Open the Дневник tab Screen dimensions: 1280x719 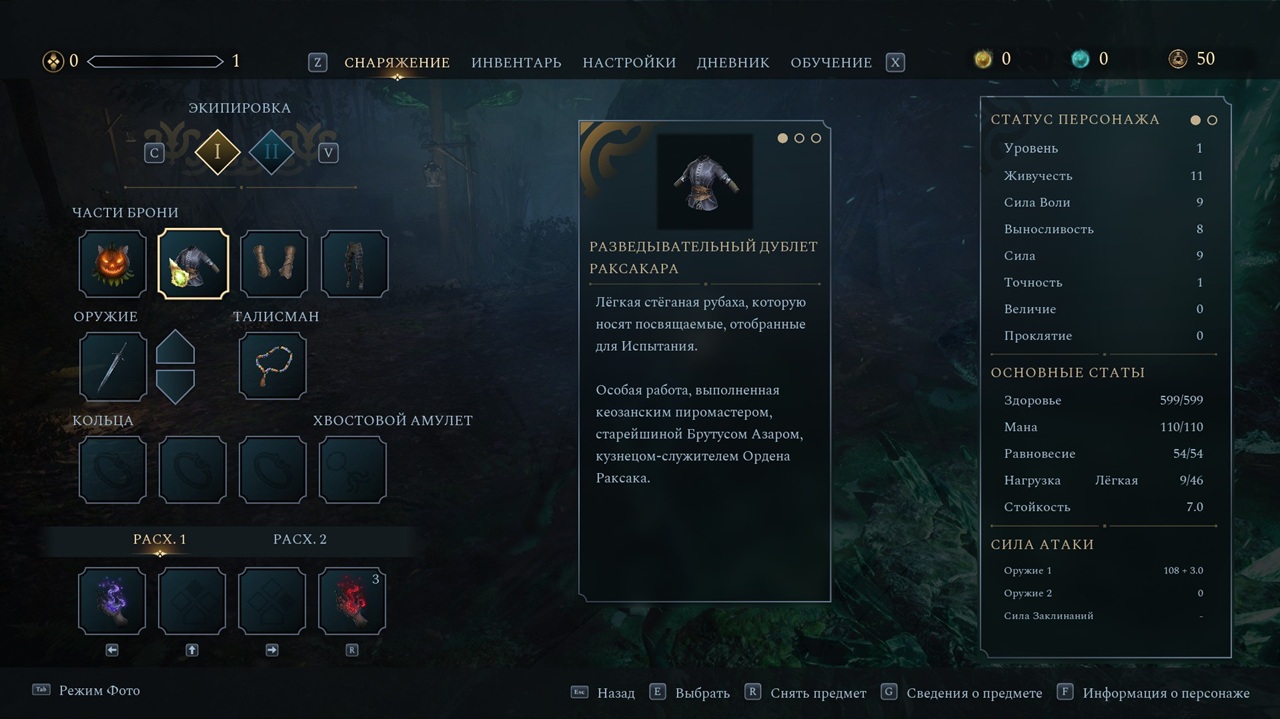pyautogui.click(x=733, y=62)
